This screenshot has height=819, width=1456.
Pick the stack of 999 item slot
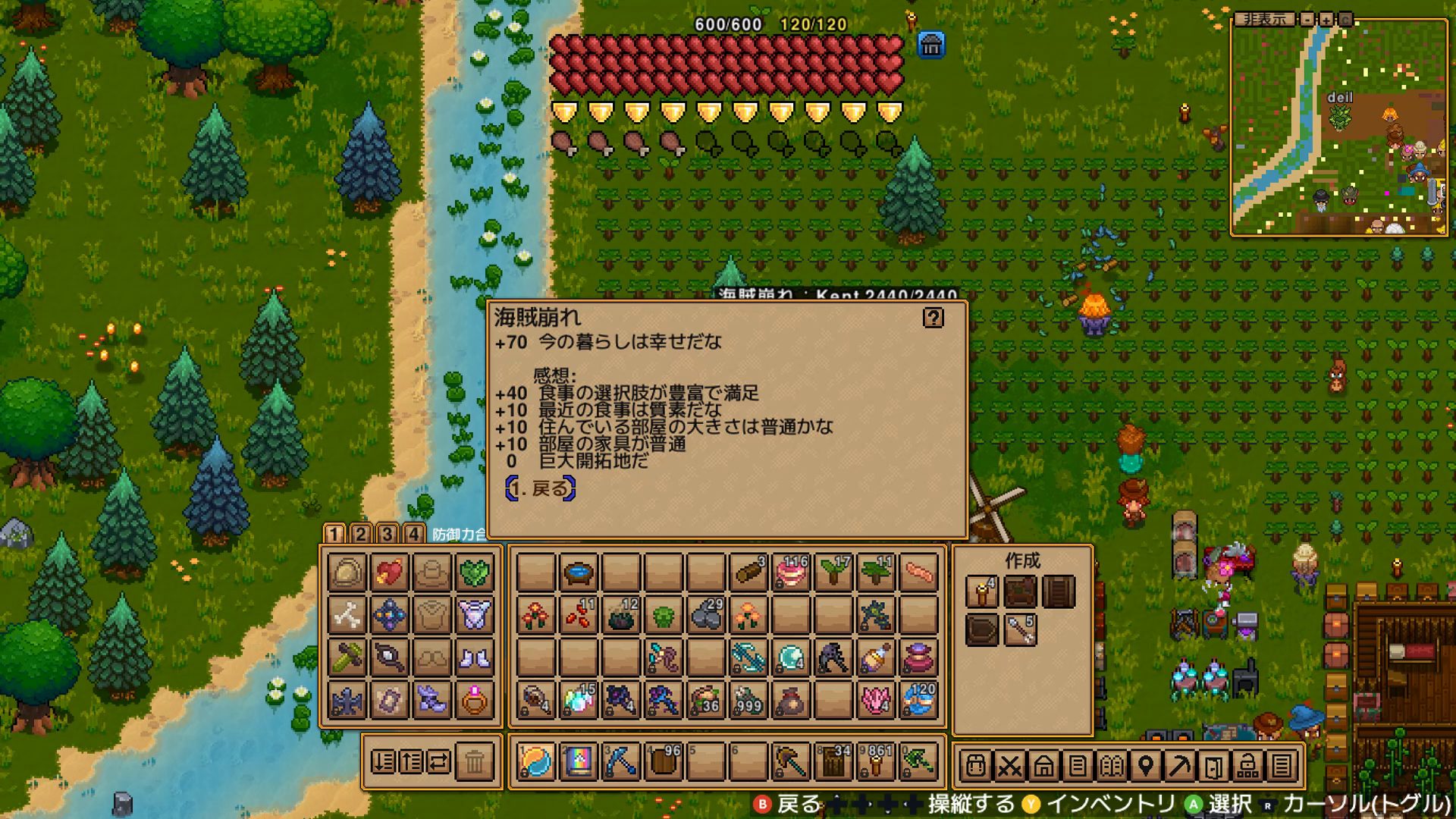[x=749, y=700]
